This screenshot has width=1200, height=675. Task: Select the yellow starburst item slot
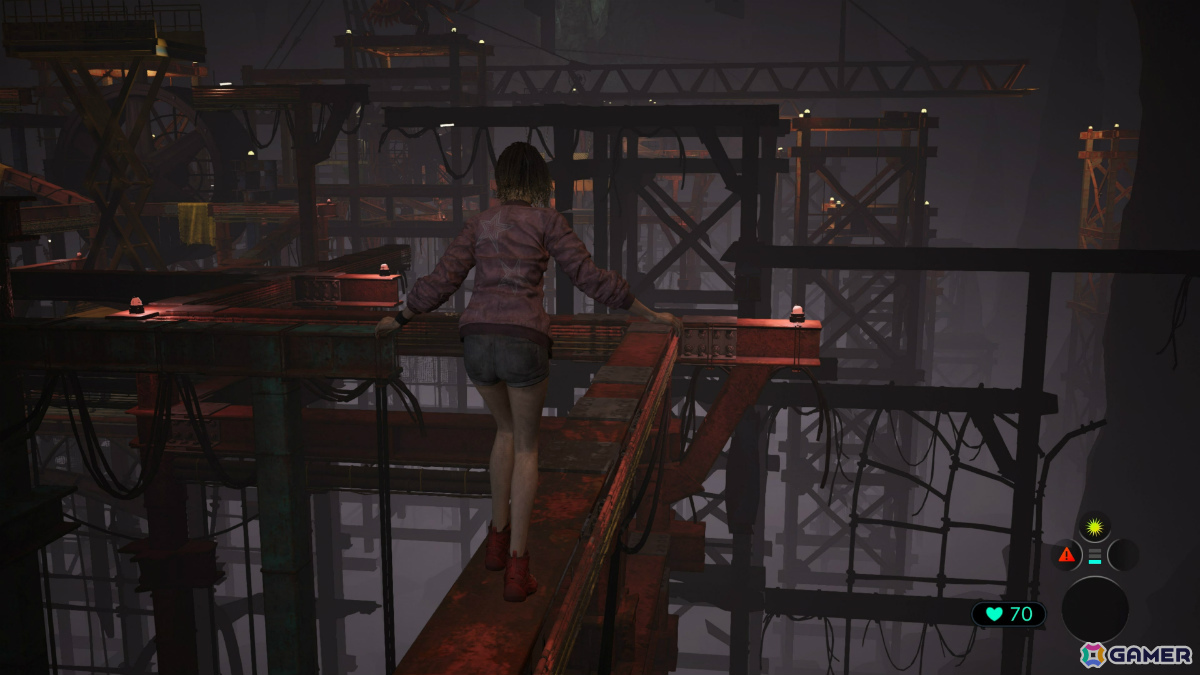[1094, 526]
